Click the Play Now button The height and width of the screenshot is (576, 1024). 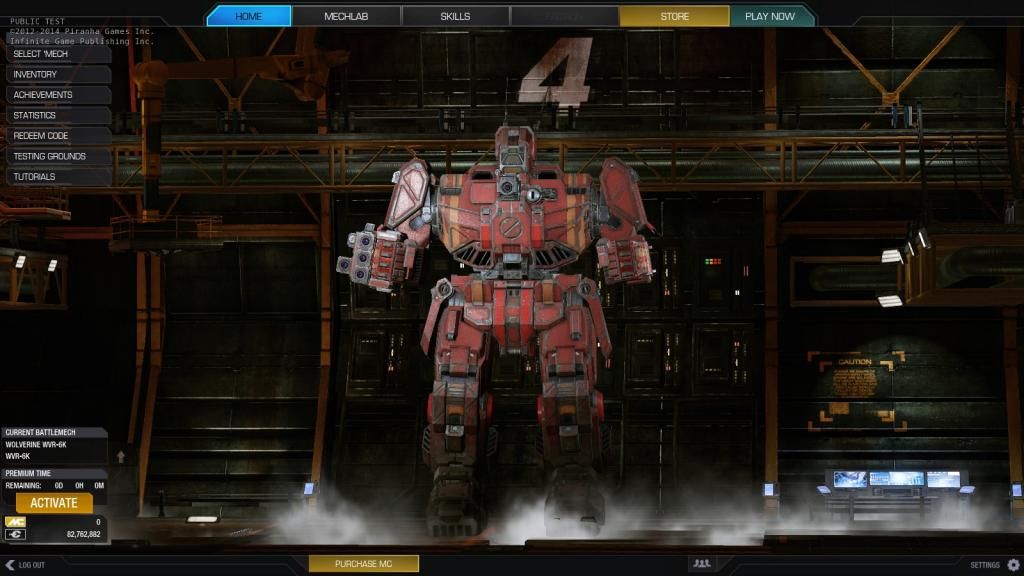[x=770, y=16]
